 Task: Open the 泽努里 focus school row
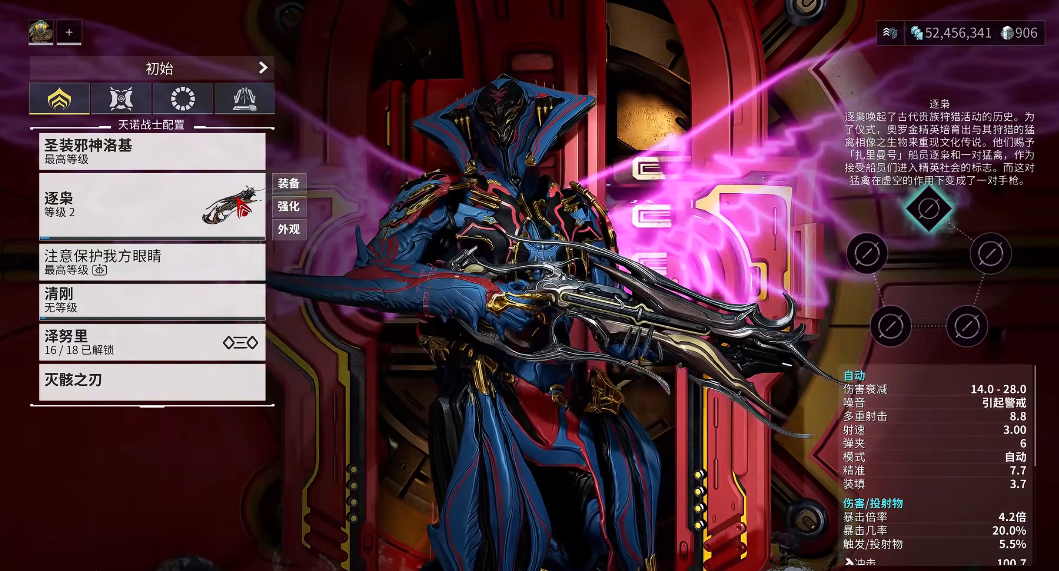pos(152,342)
